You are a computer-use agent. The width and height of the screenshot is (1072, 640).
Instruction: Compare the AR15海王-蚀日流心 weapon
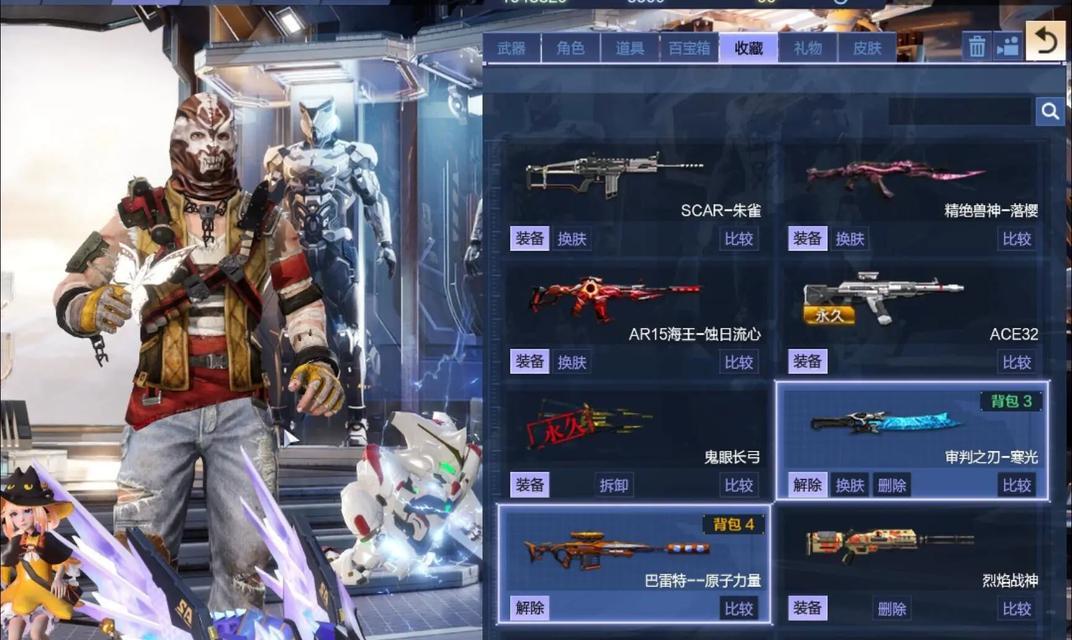pyautogui.click(x=739, y=362)
